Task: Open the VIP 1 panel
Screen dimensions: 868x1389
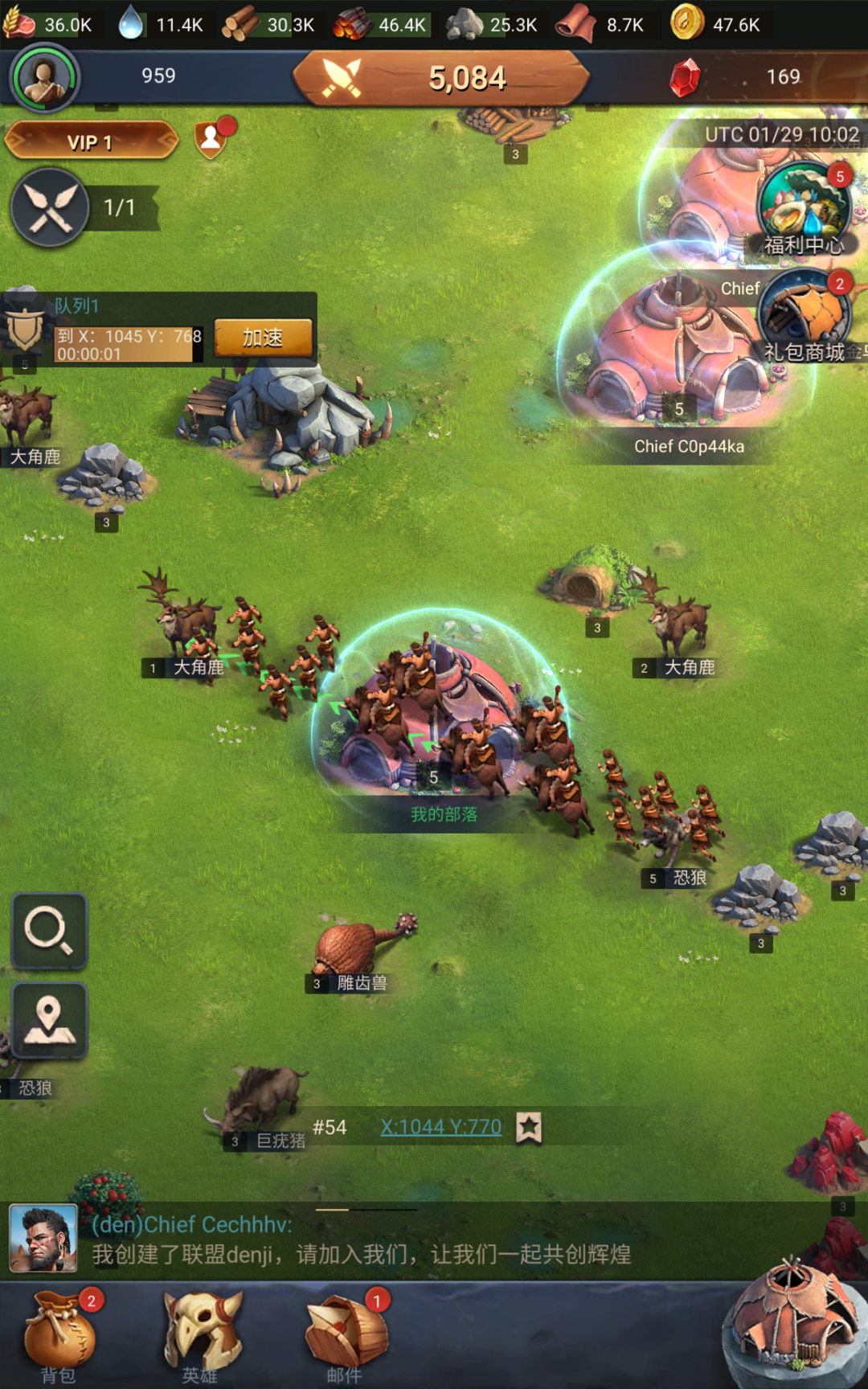Action: [x=91, y=142]
